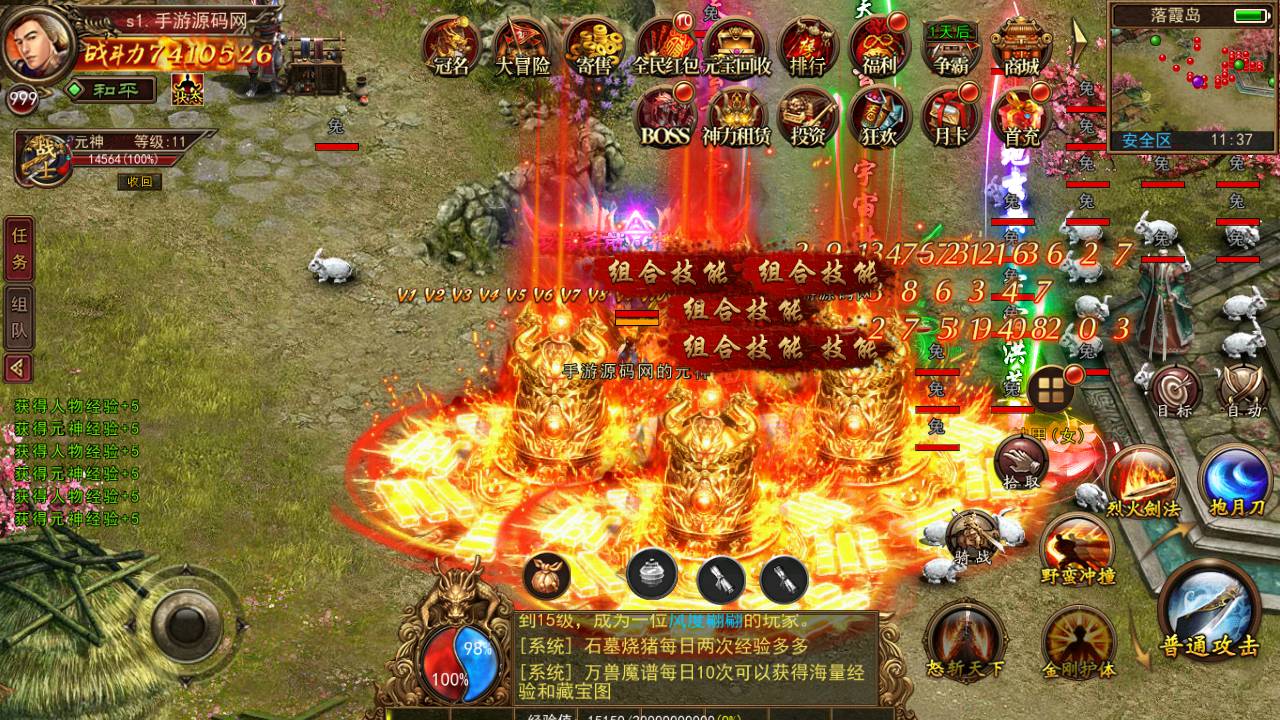Open the 寄售 consignment shop
This screenshot has height=720, width=1280.
click(595, 46)
